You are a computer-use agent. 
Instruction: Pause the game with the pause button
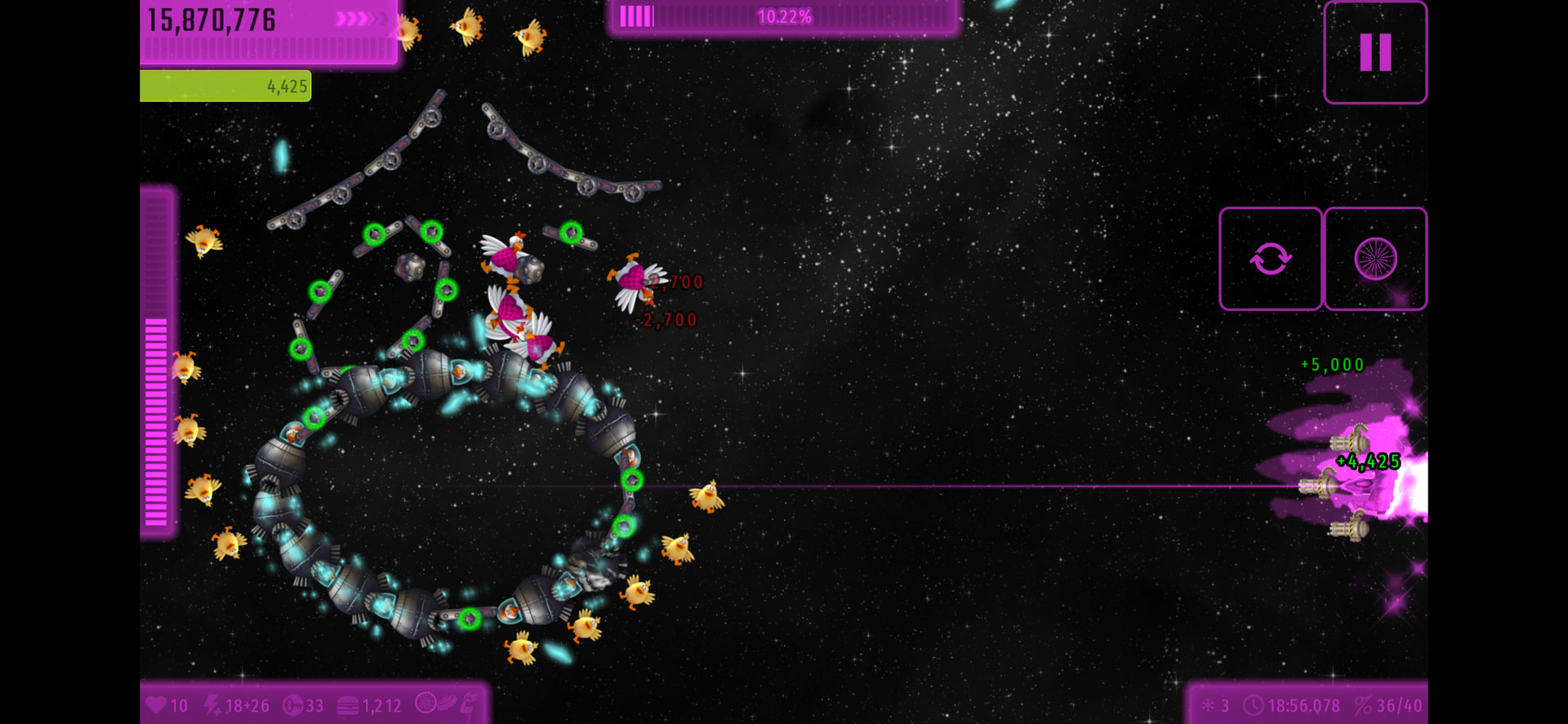(1375, 52)
